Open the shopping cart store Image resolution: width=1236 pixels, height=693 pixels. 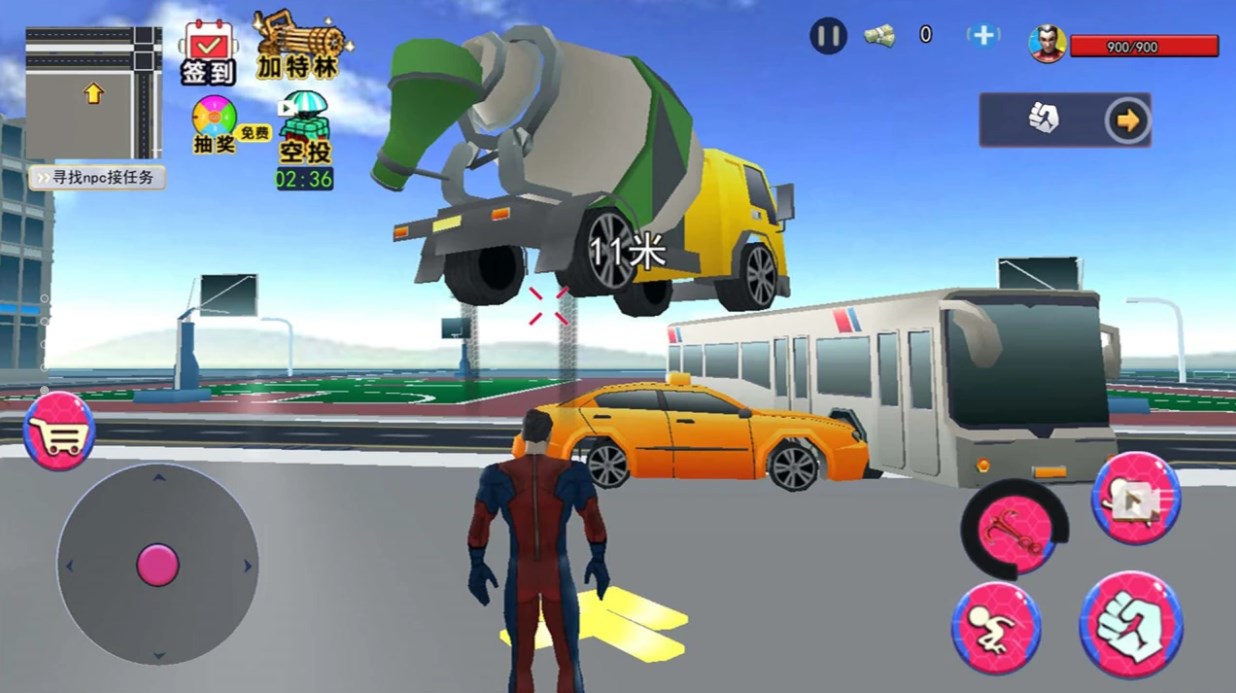pyautogui.click(x=59, y=432)
